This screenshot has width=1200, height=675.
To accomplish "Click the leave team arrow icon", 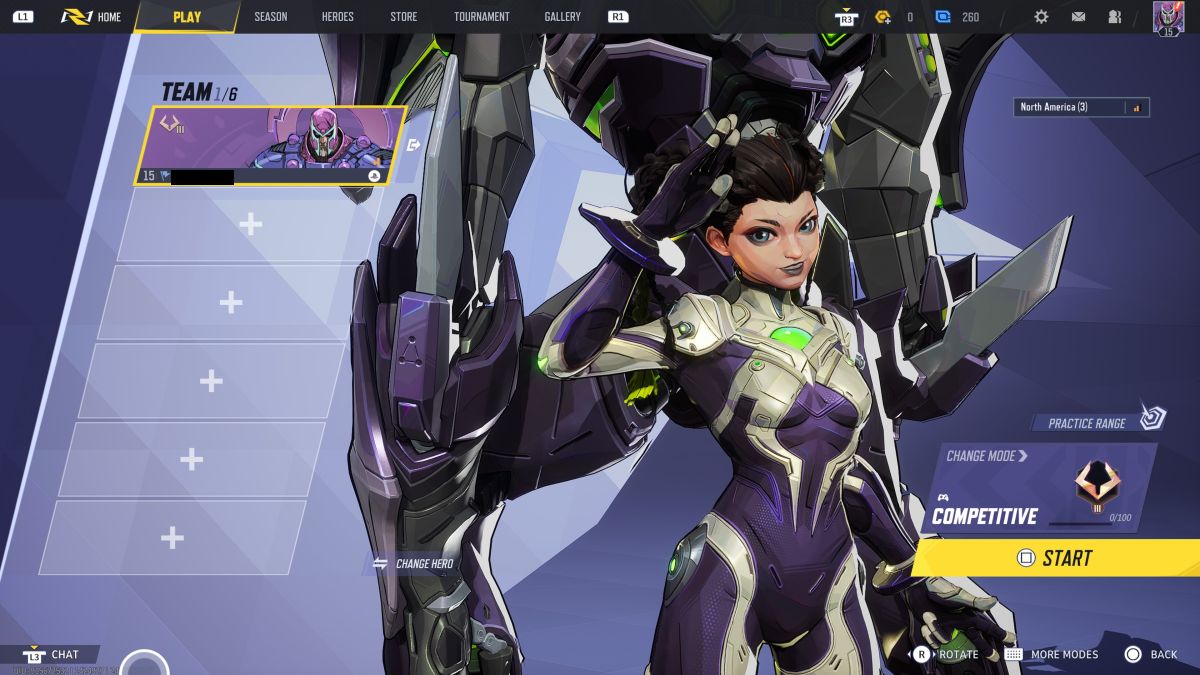I will (414, 145).
